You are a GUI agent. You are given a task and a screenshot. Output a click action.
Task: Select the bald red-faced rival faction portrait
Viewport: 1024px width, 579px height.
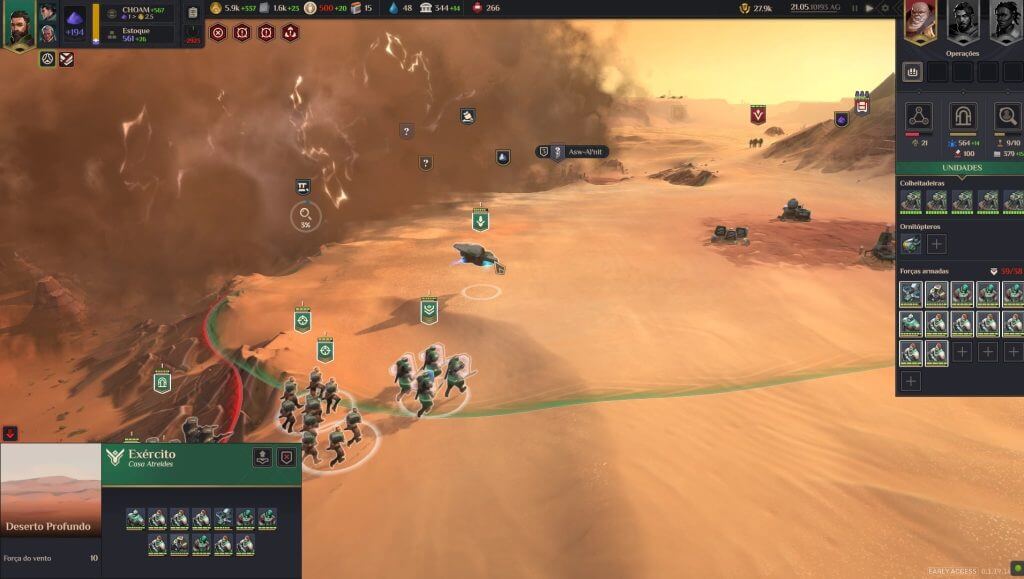click(x=920, y=20)
